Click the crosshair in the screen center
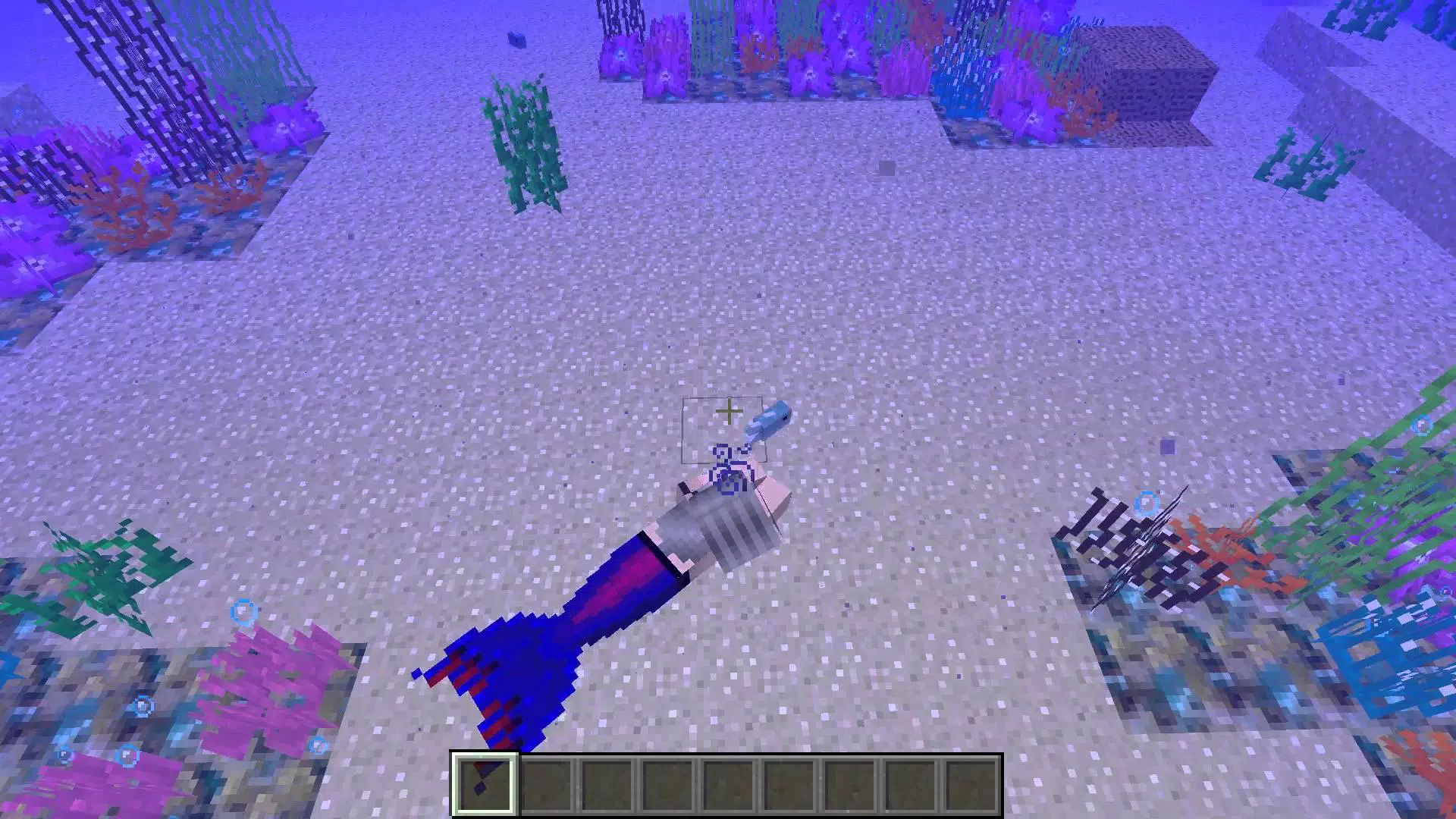 coord(728,411)
